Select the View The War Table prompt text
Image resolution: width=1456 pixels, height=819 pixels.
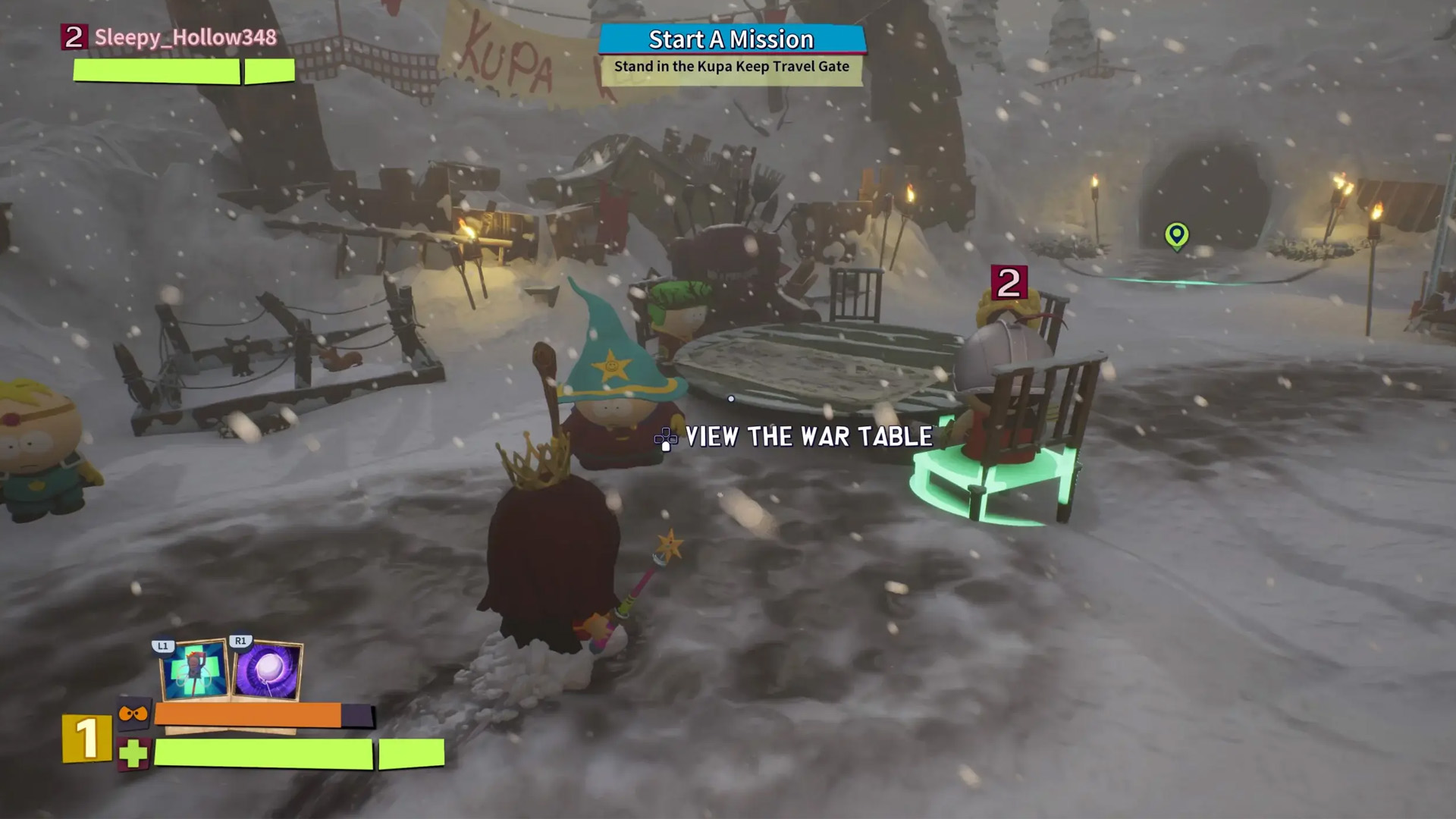pyautogui.click(x=808, y=437)
